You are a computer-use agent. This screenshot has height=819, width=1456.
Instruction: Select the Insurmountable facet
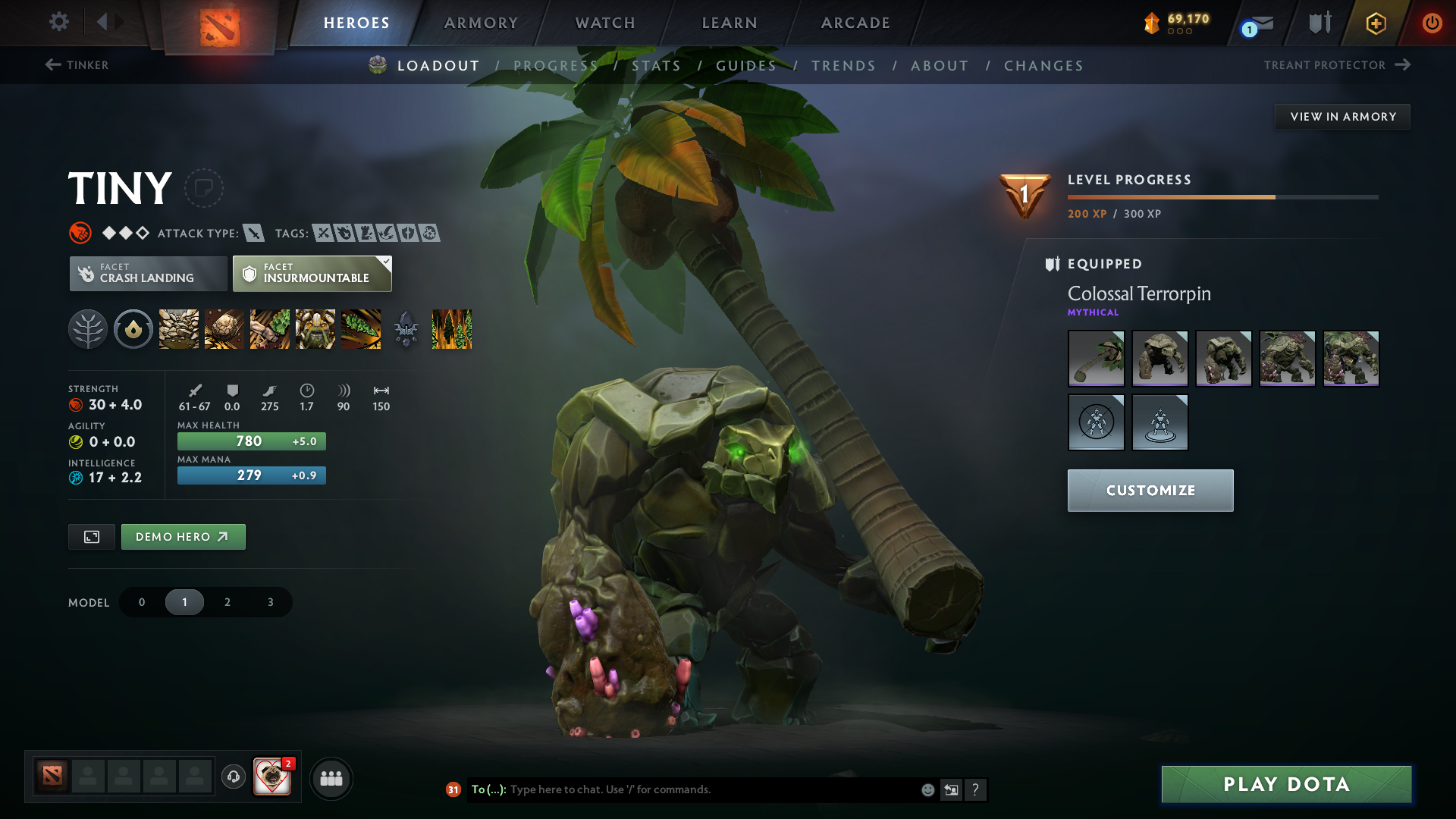click(312, 273)
